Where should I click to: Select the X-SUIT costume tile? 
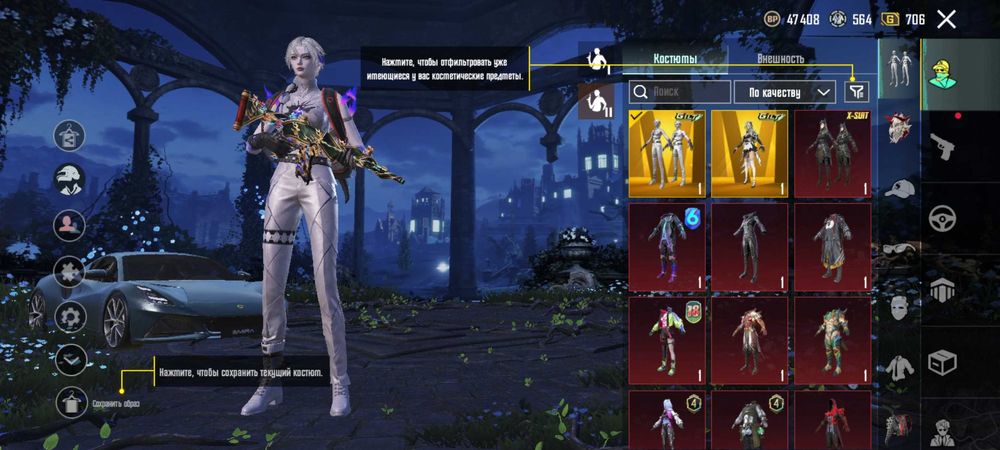pos(833,153)
